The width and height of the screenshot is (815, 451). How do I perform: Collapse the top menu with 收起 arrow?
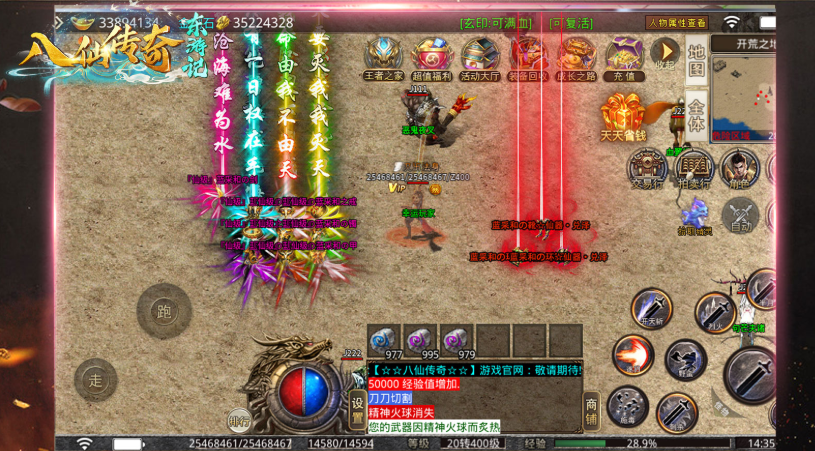(664, 53)
